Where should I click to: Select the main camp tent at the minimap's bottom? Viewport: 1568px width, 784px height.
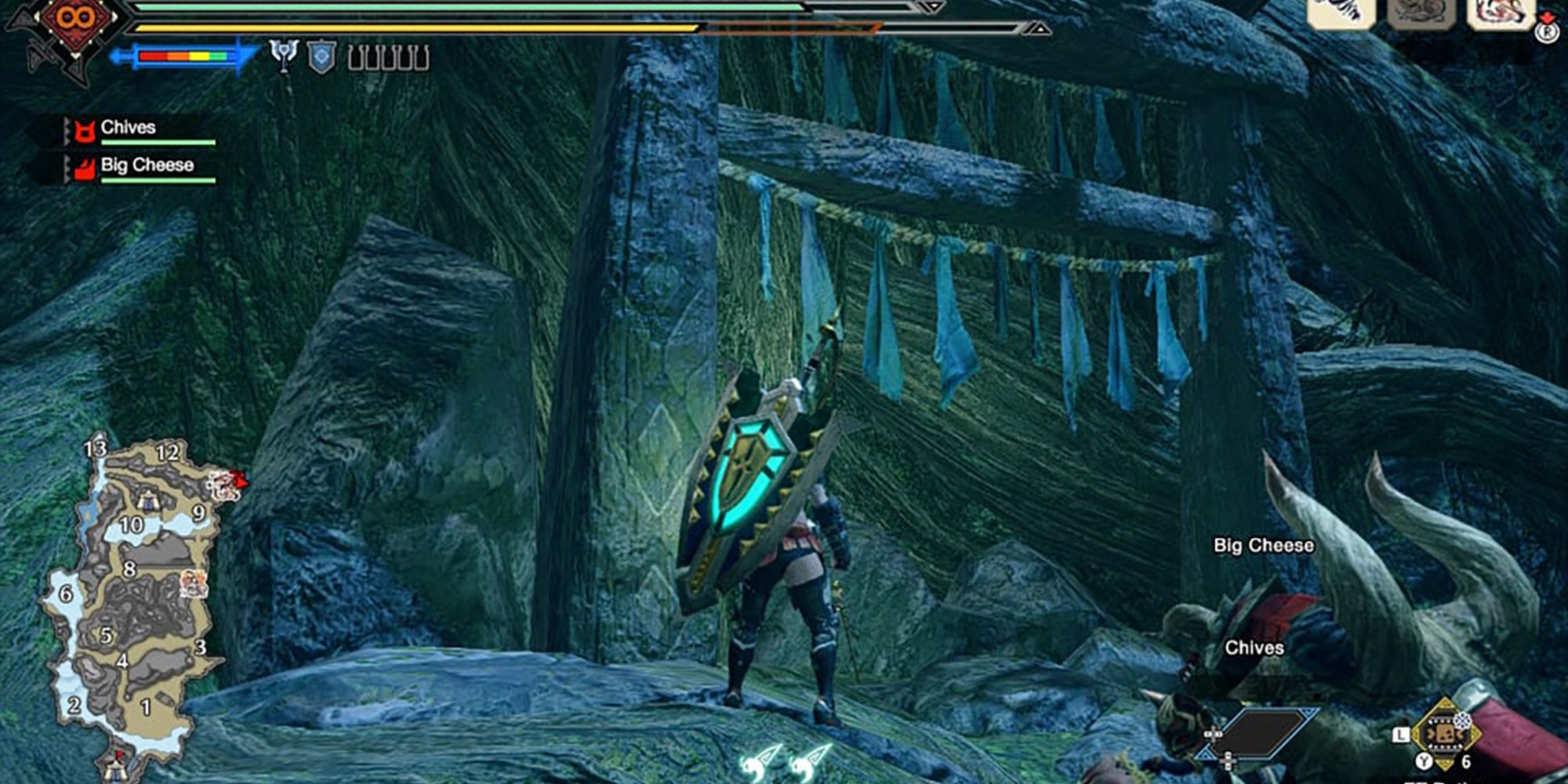point(115,766)
